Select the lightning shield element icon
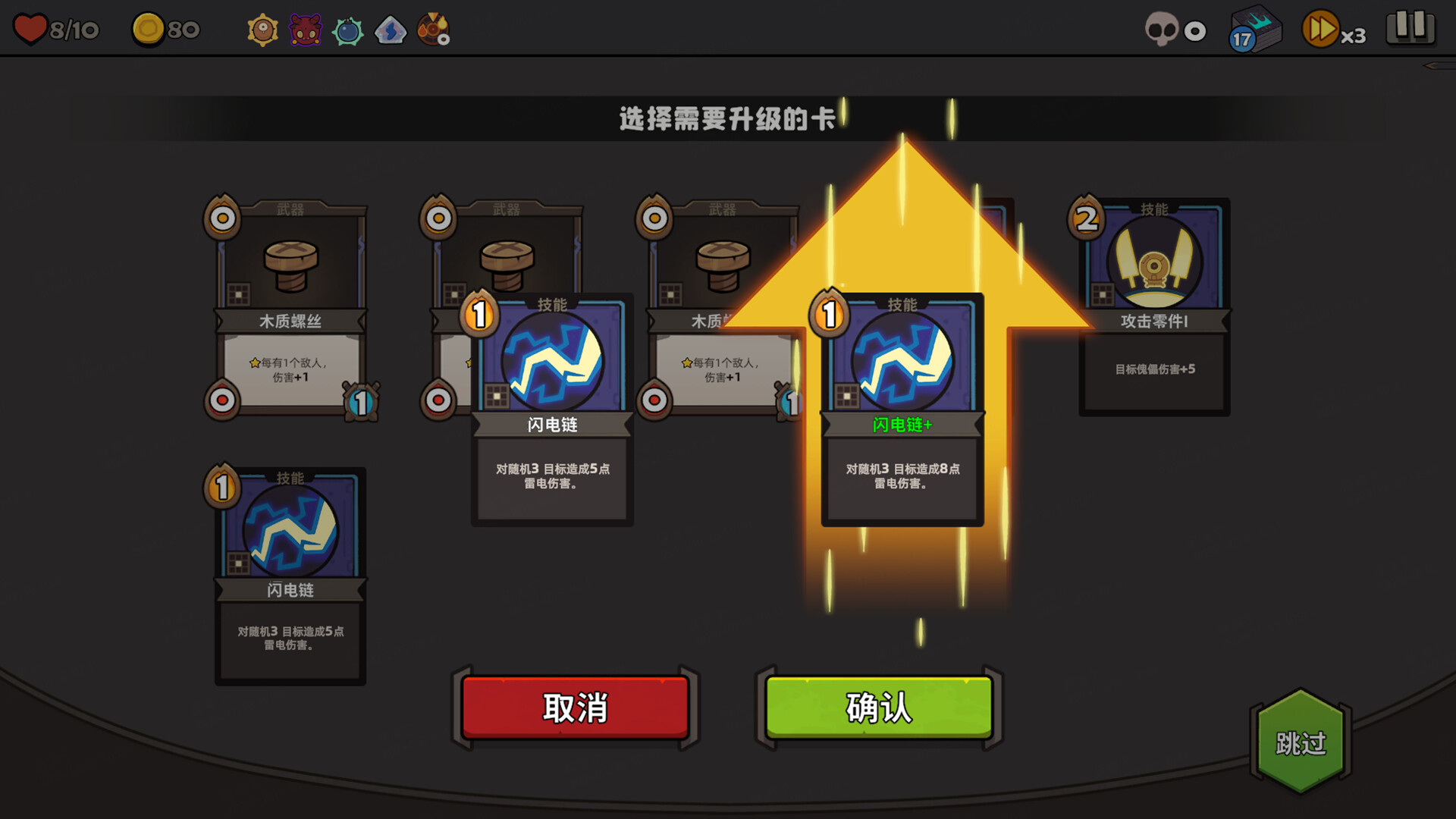This screenshot has height=819, width=1456. click(x=391, y=30)
